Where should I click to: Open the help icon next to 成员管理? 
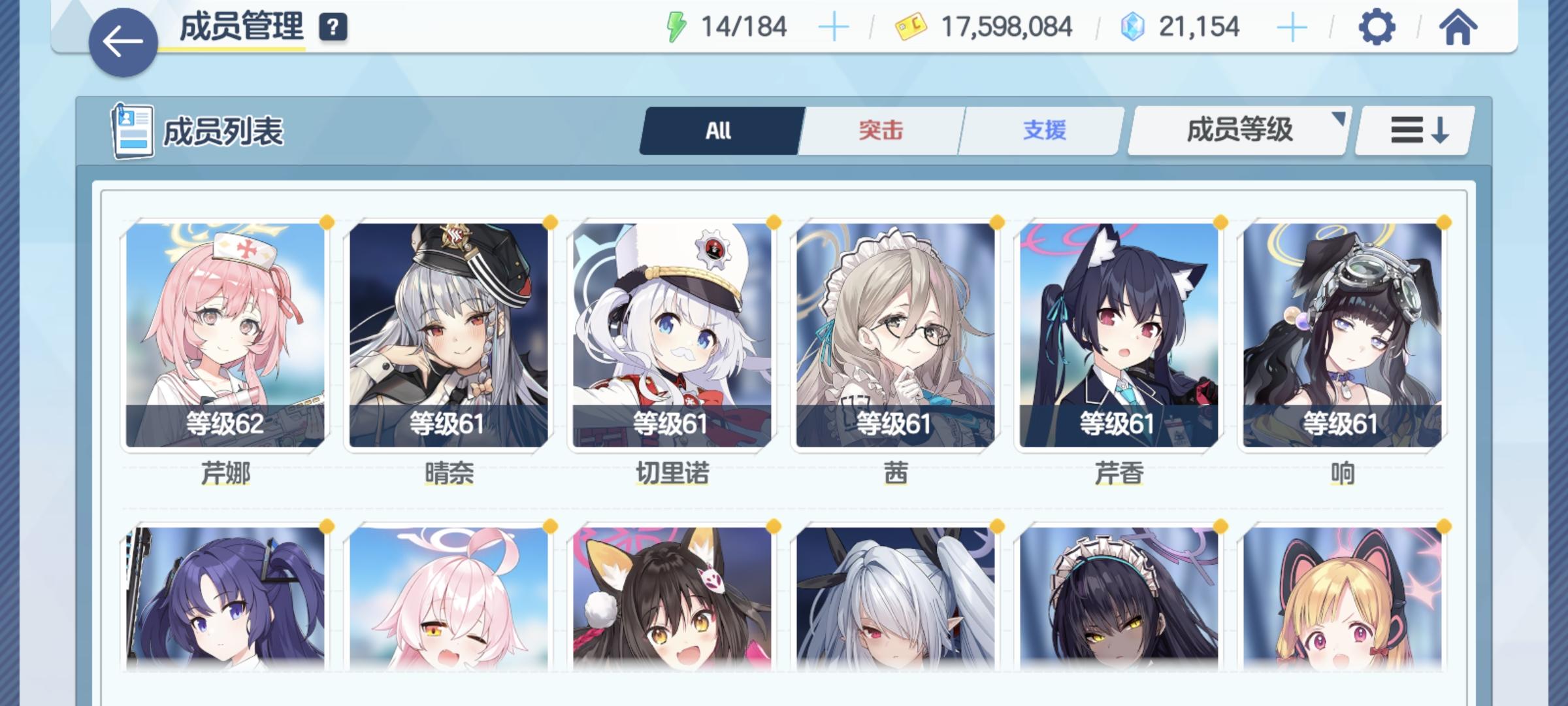(333, 27)
